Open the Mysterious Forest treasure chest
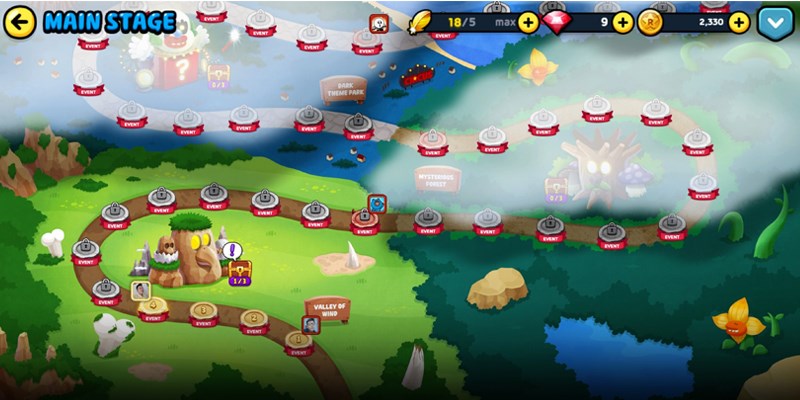This screenshot has width=800, height=400. 556,187
